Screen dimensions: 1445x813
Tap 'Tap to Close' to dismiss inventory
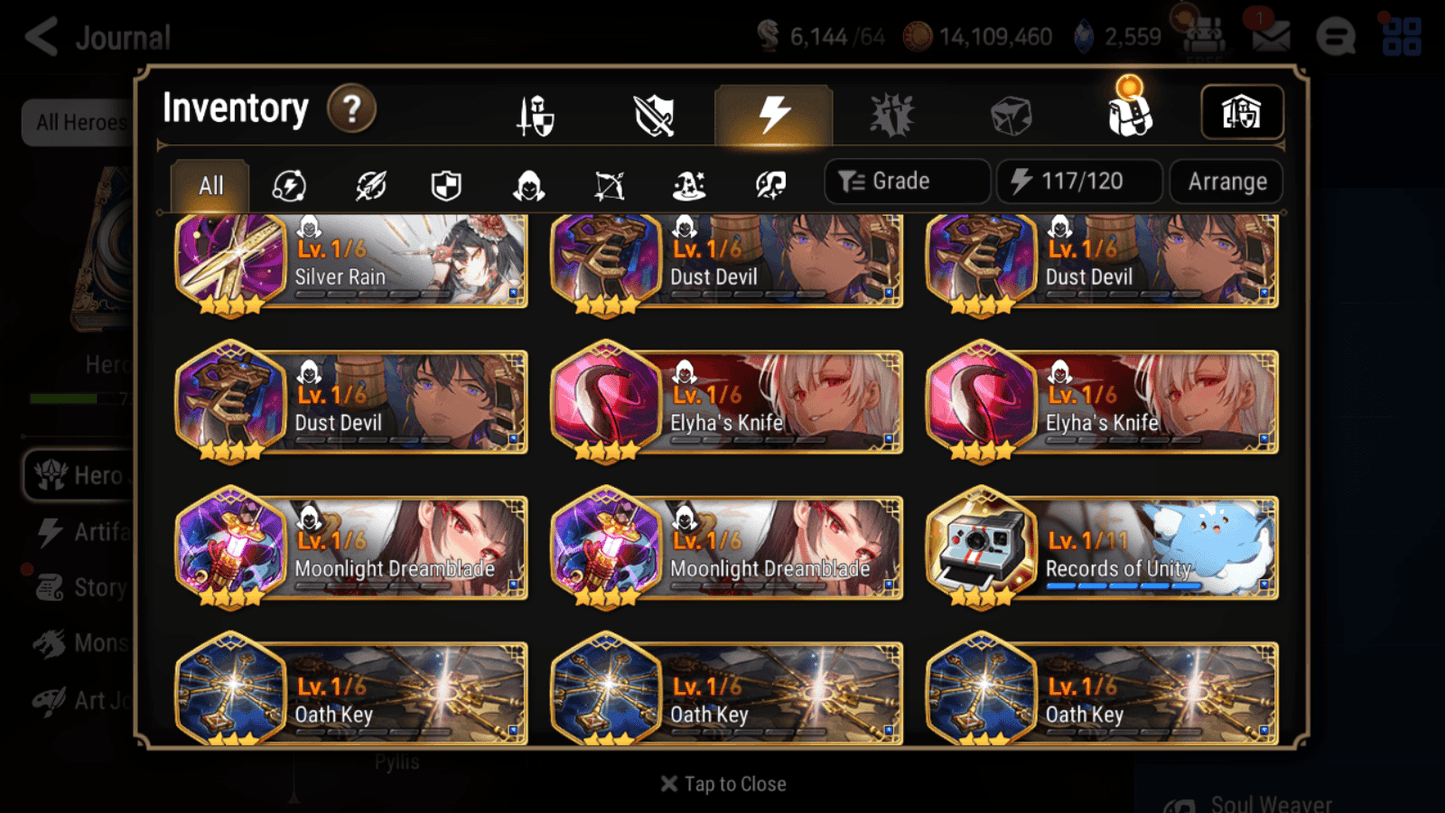(723, 784)
